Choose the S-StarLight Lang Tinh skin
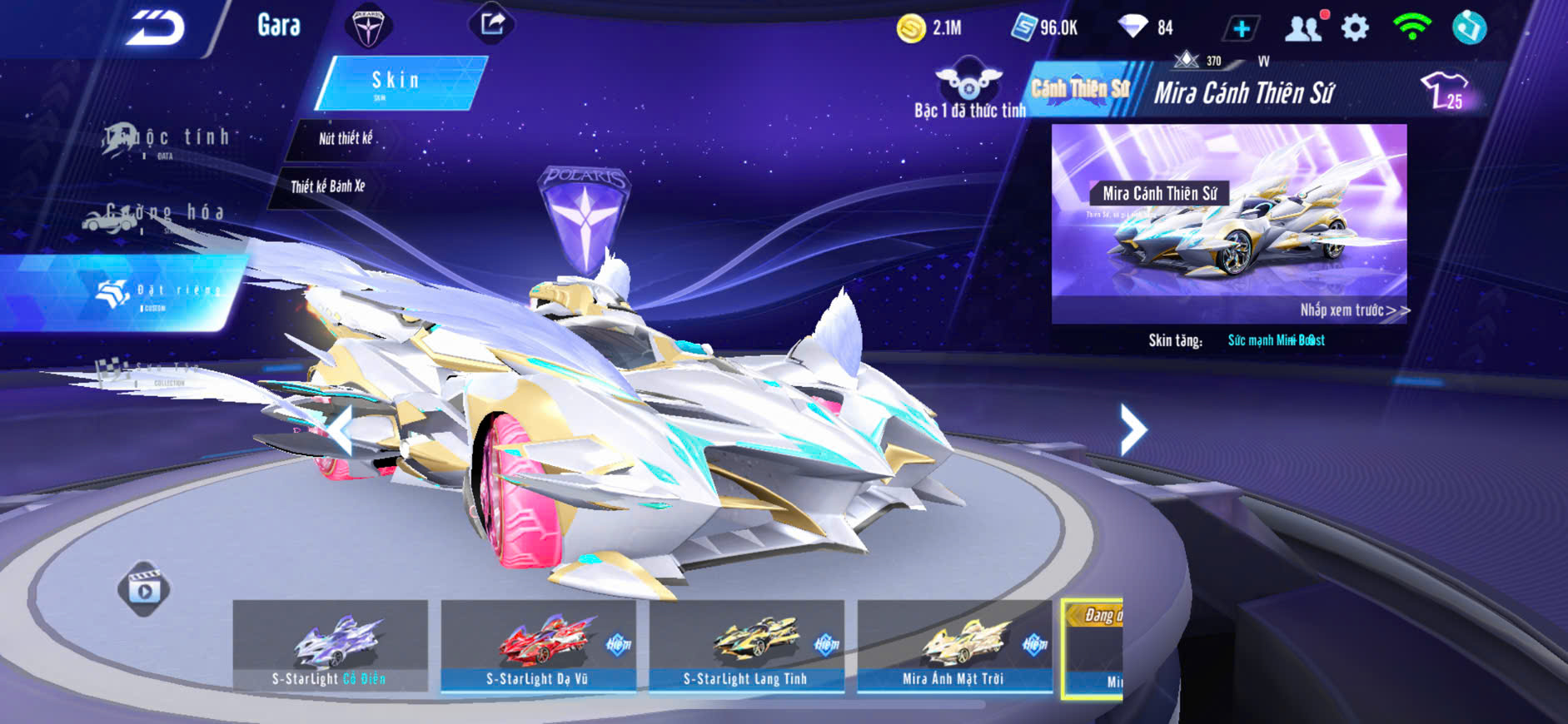Viewport: 1568px width, 724px height. tap(746, 646)
